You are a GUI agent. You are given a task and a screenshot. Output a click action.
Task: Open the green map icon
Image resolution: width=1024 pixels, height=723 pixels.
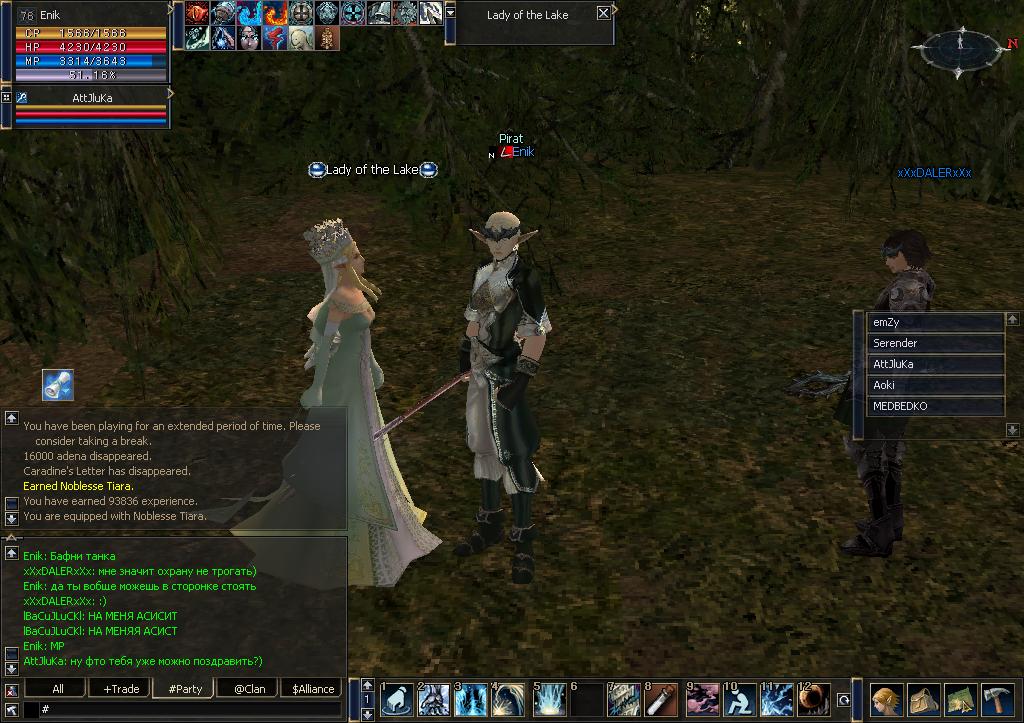[x=960, y=699]
